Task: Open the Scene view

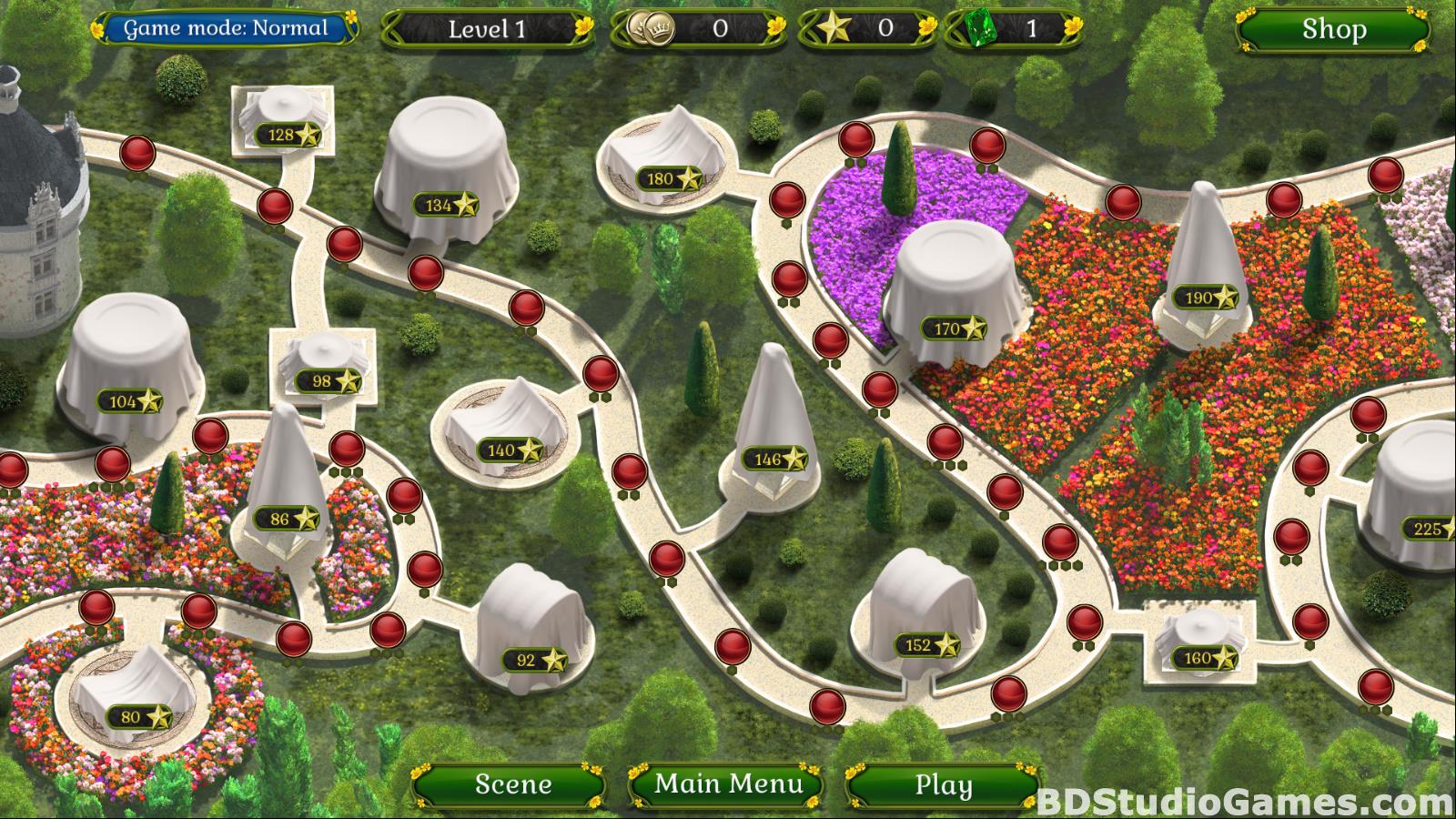Action: (512, 784)
